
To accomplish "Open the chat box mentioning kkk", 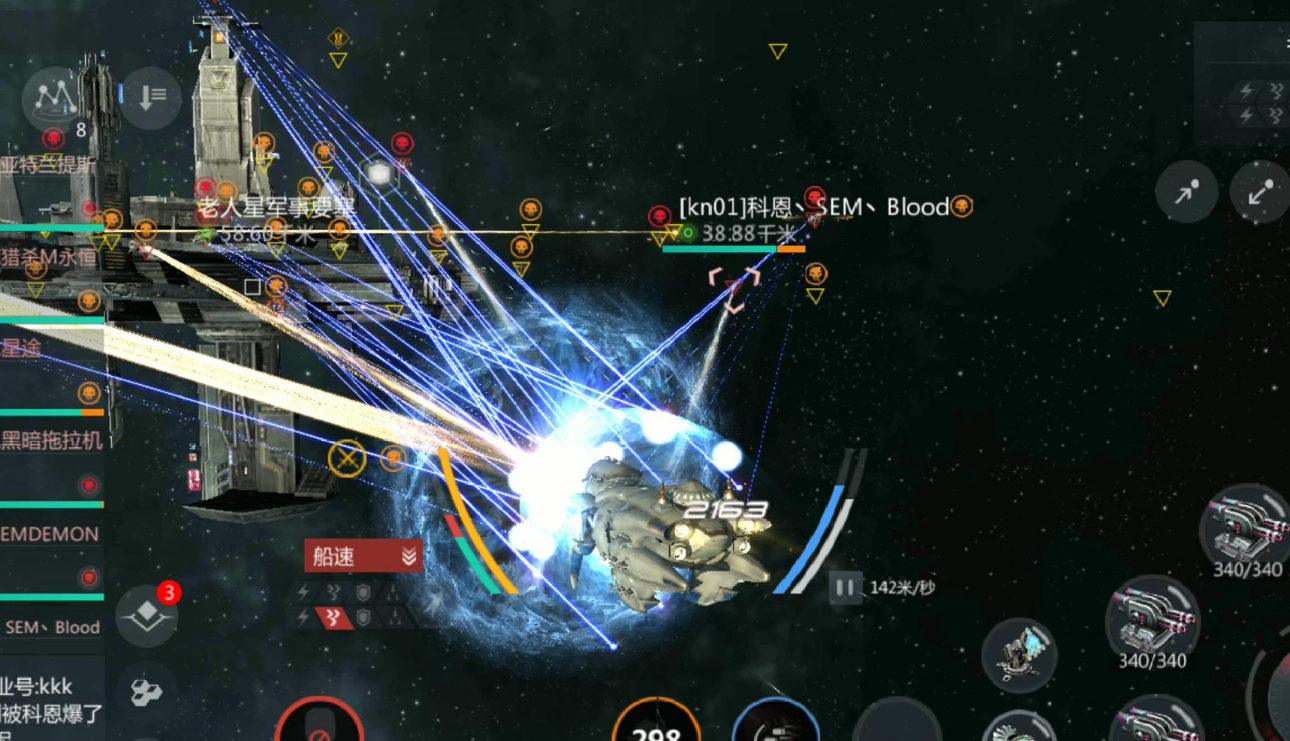I will 52,700.
